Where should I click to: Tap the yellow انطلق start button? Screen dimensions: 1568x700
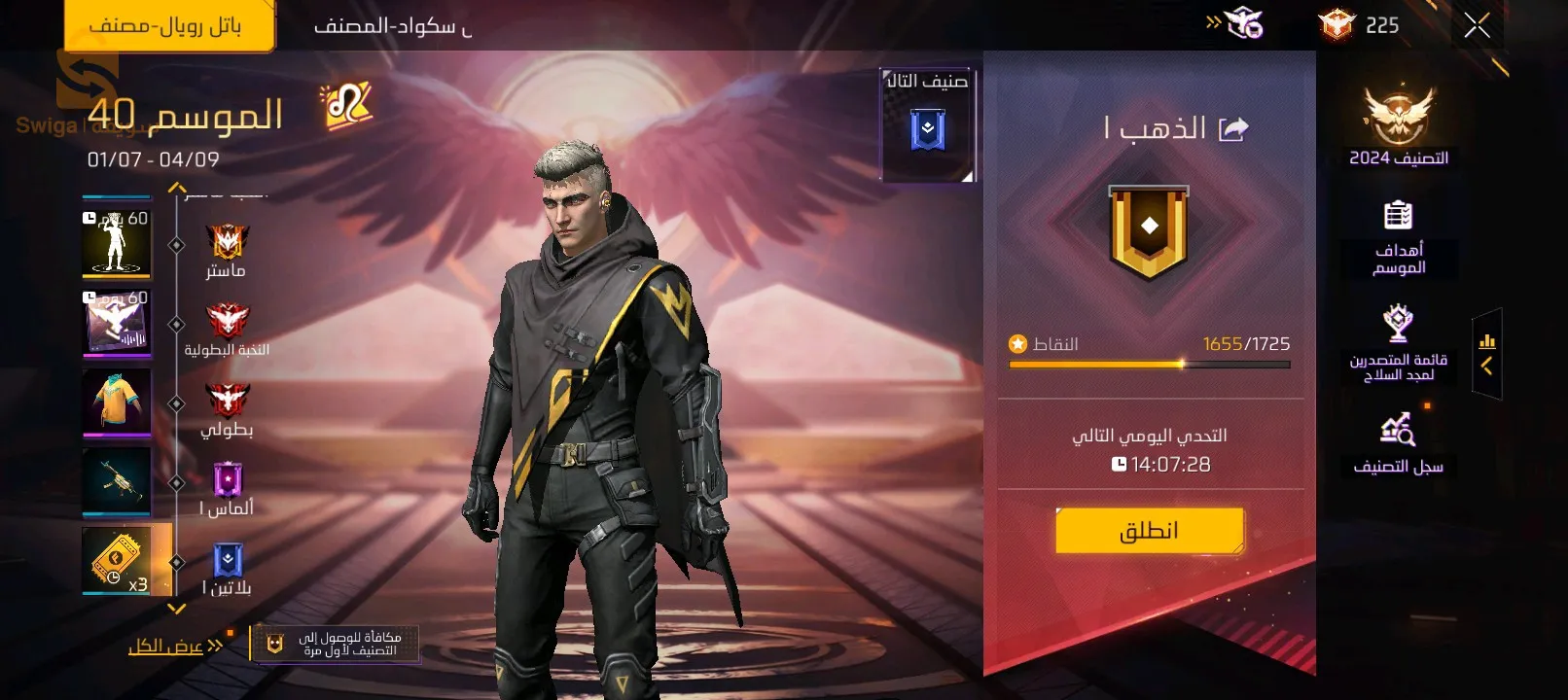[1149, 531]
